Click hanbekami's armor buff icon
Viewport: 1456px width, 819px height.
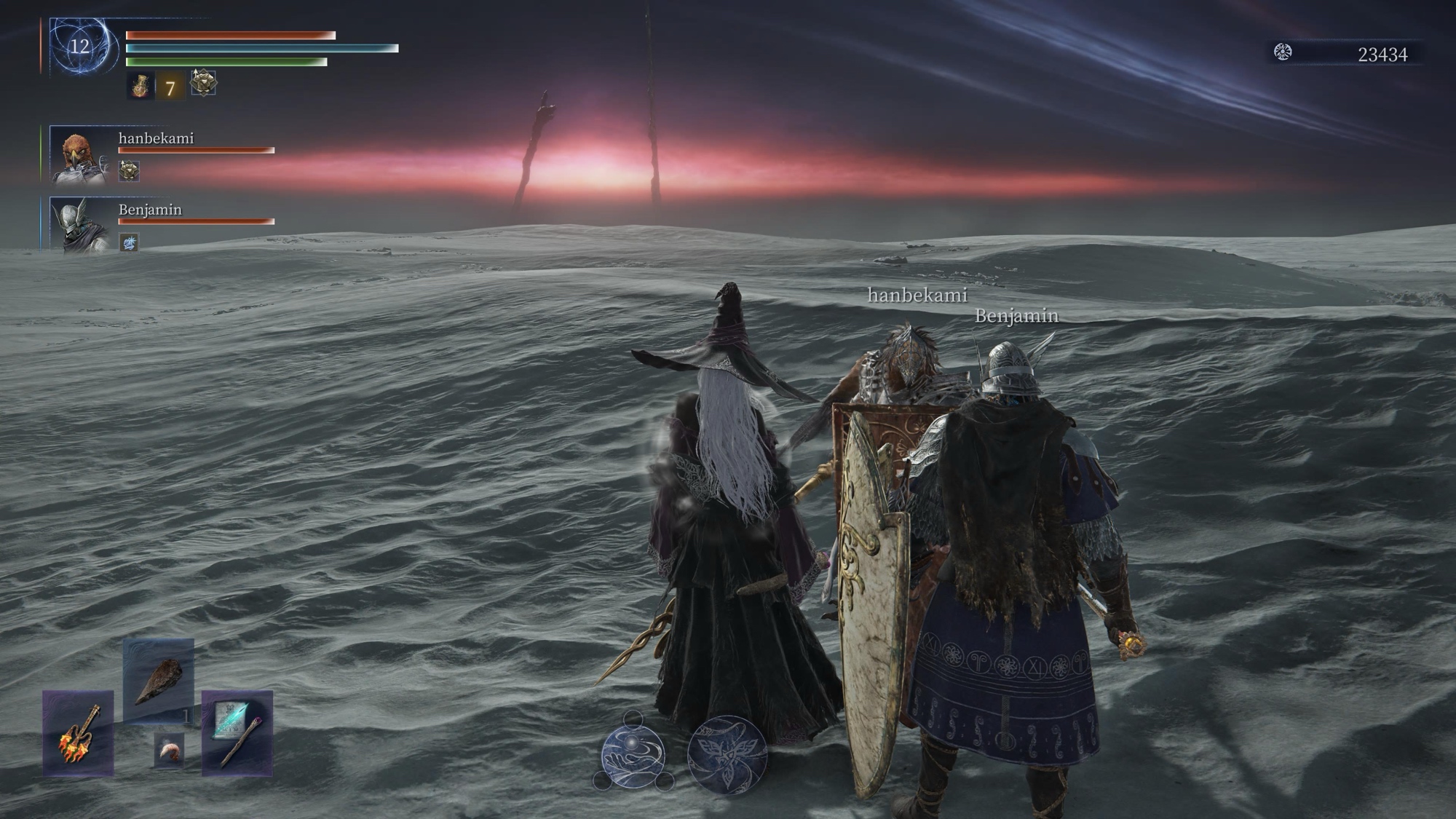pyautogui.click(x=129, y=171)
